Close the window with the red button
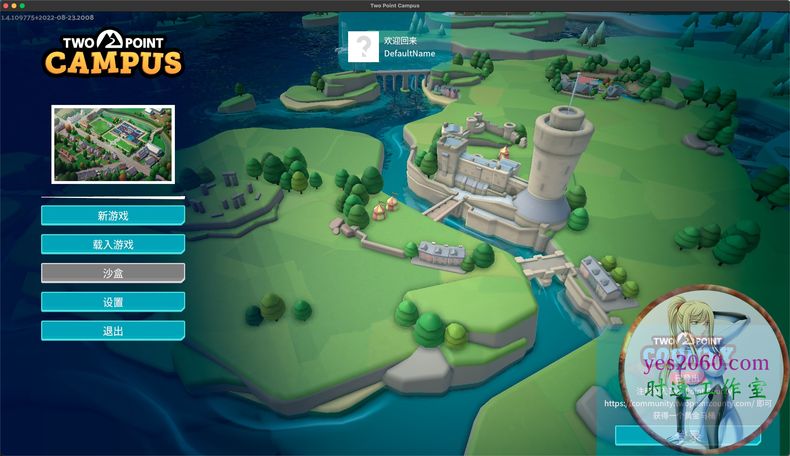Image resolution: width=790 pixels, height=456 pixels. coord(5,5)
